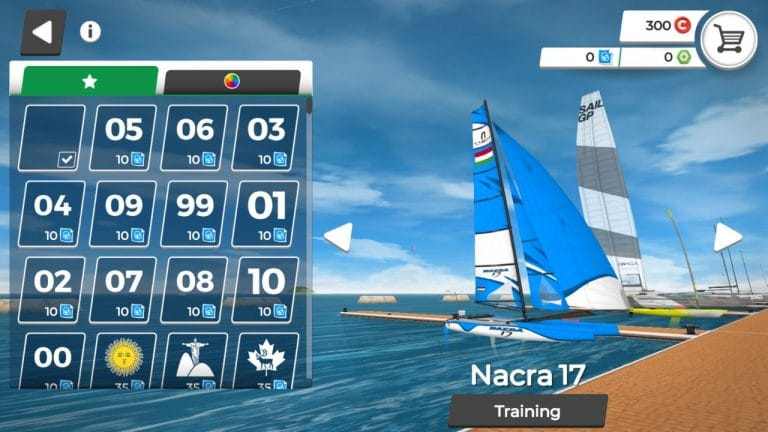Pick sail number 04
This screenshot has width=768, height=432.
click(x=53, y=214)
